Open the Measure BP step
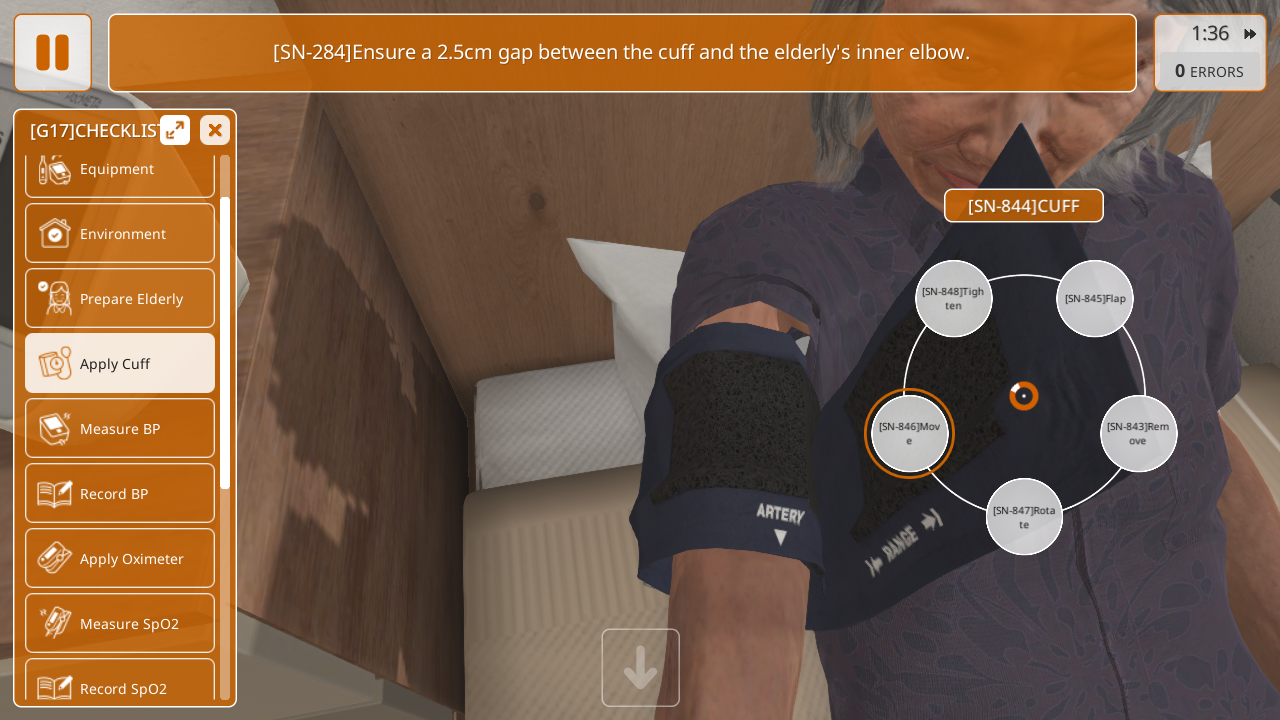 tap(120, 428)
